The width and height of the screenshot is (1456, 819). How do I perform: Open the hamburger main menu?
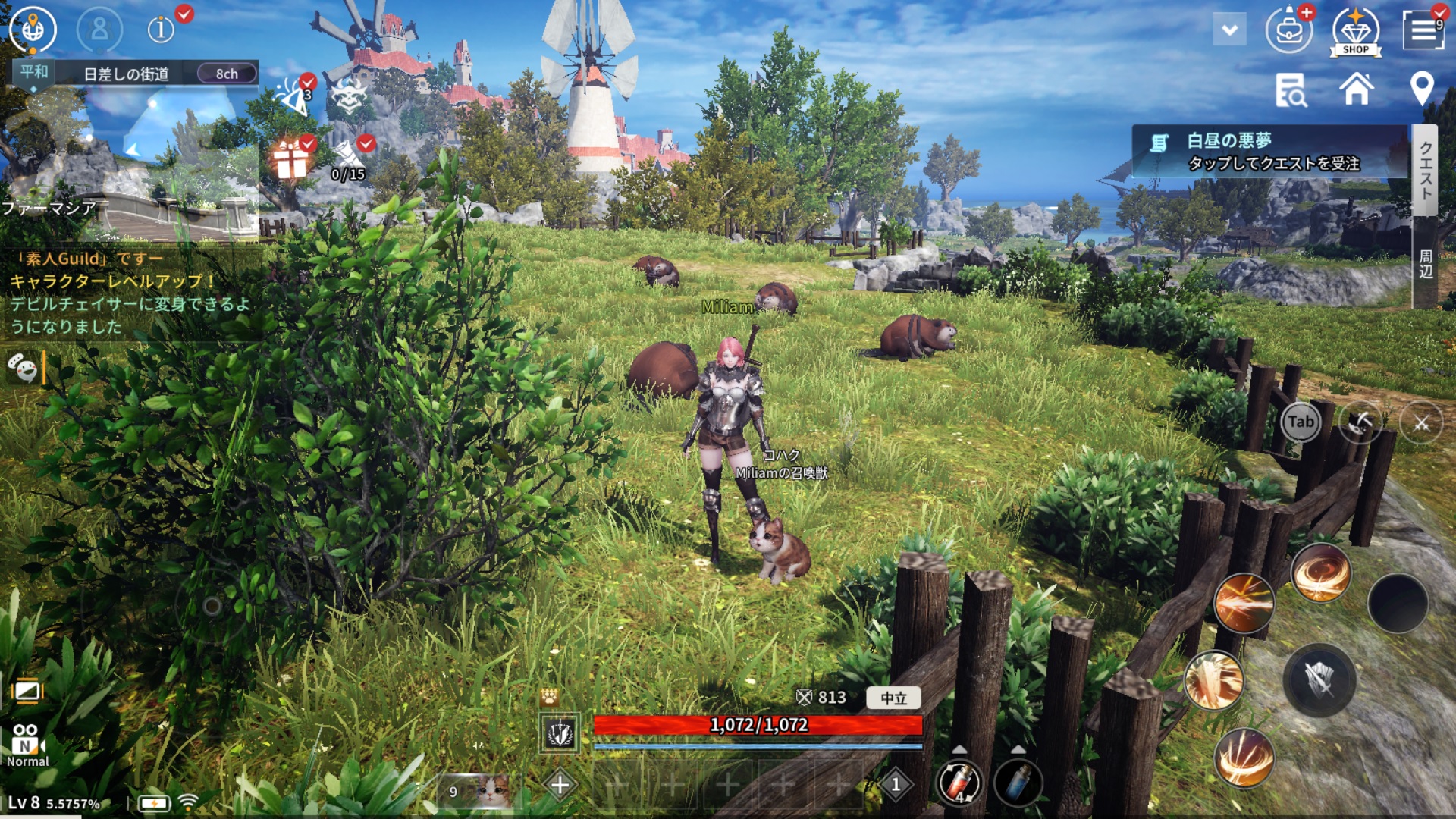pyautogui.click(x=1423, y=30)
